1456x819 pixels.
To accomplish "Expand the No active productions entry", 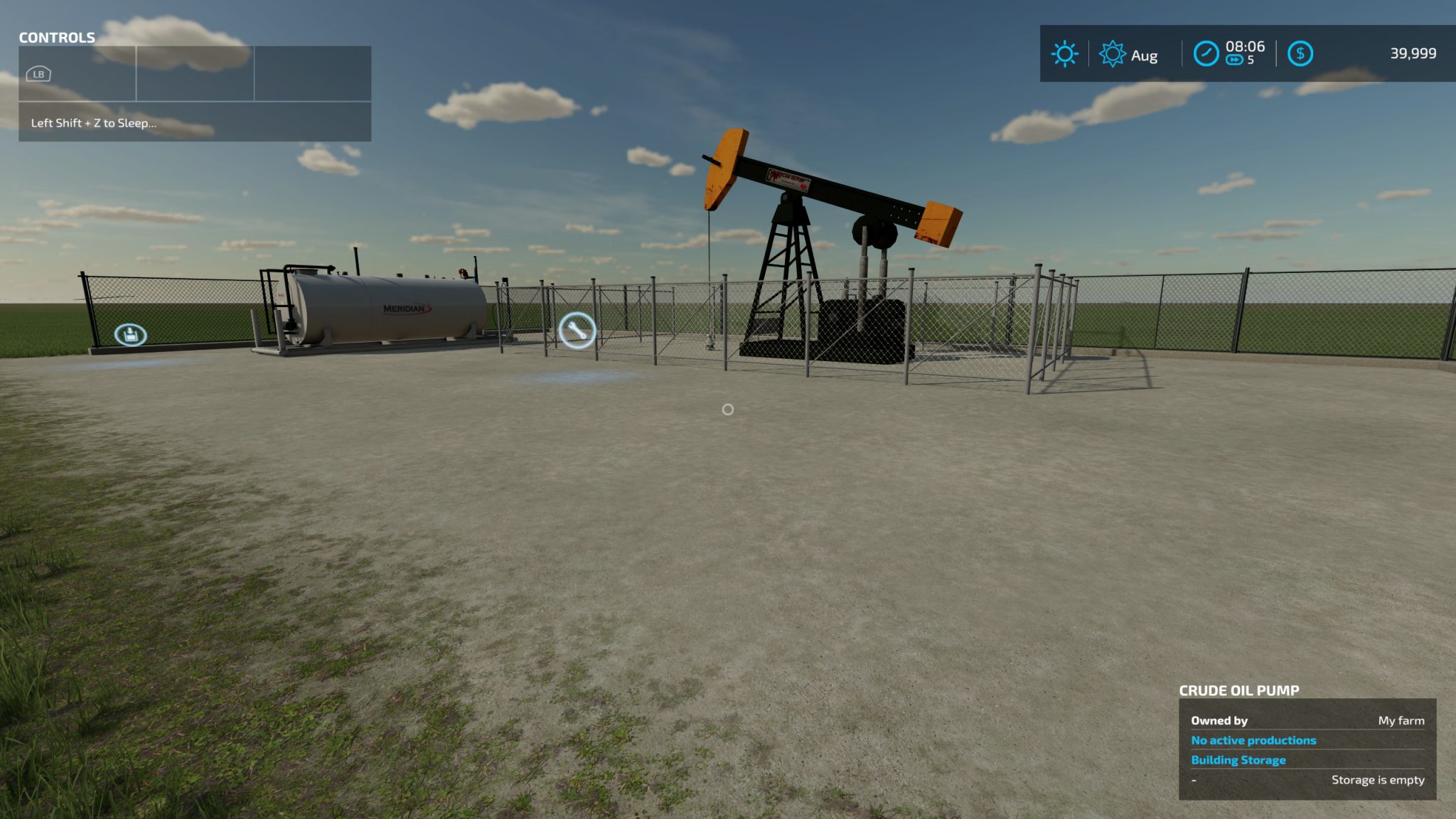I will (x=1253, y=740).
